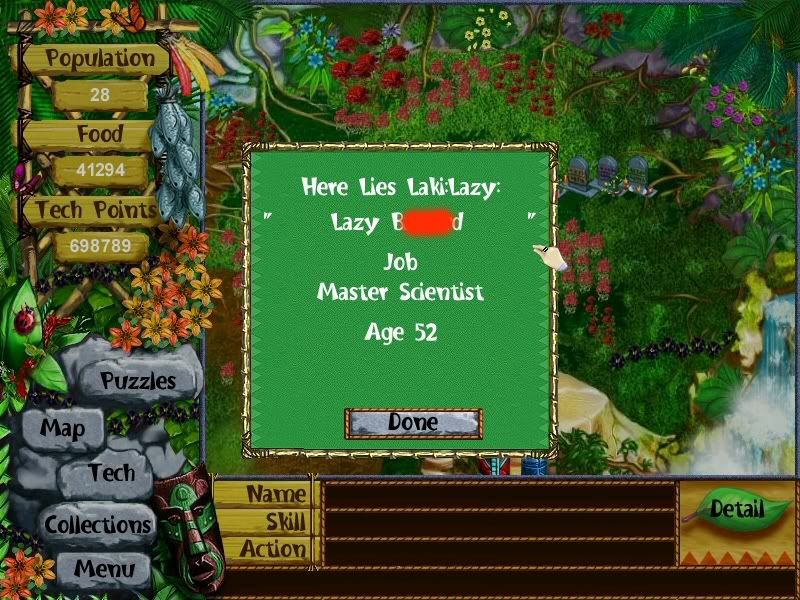View the Collections screen
The width and height of the screenshot is (800, 600).
click(x=97, y=524)
